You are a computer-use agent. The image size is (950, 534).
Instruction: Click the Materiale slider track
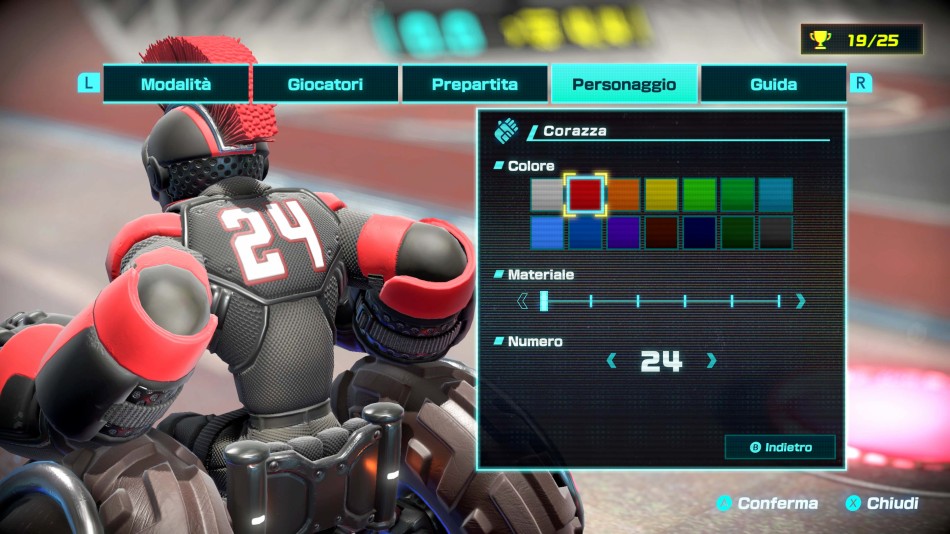point(661,301)
